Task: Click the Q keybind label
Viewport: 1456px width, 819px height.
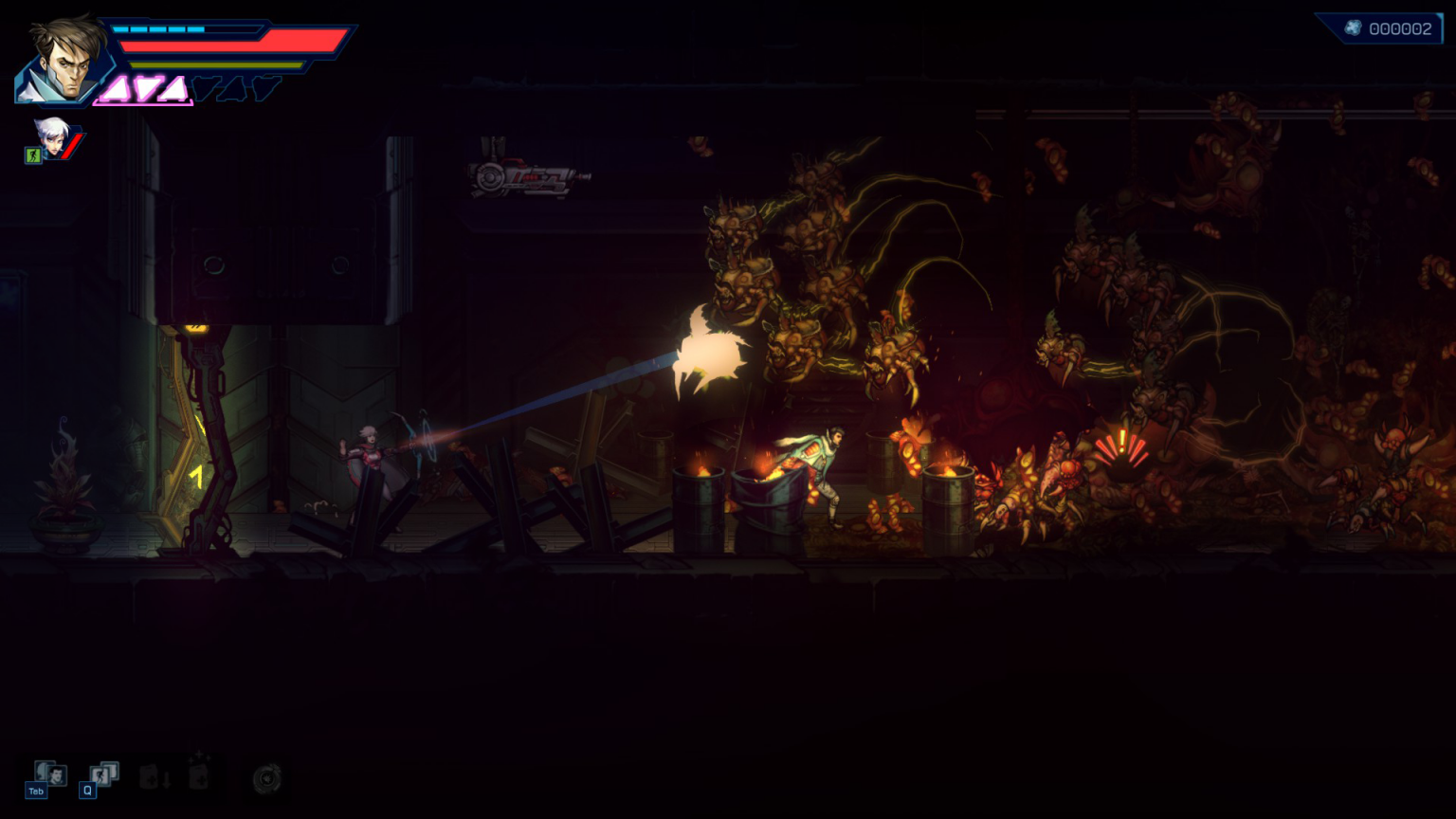Action: (88, 790)
